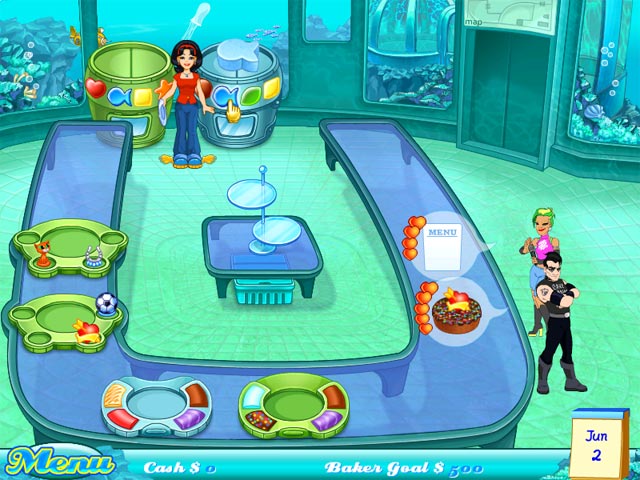This screenshot has width=640, height=480.
Task: Pick the red heart ribbon topper
Action: point(88,331)
